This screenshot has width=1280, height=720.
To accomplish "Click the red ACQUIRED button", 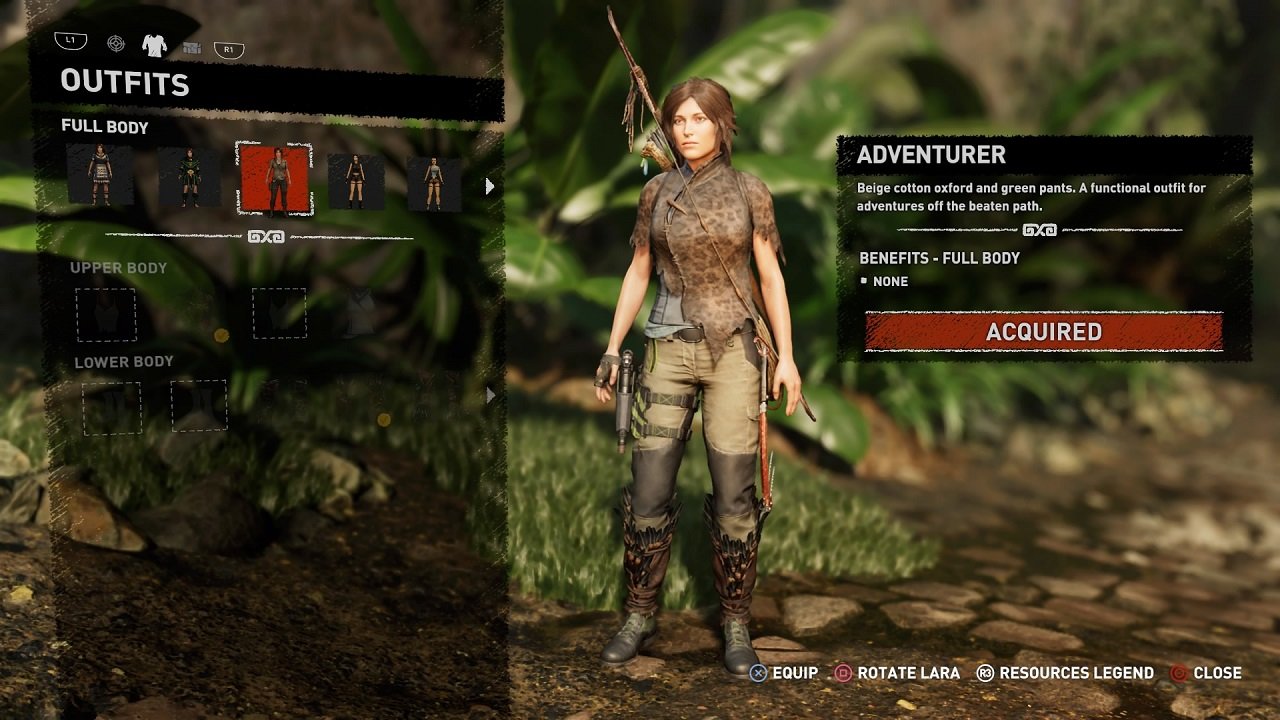I will tap(1043, 332).
